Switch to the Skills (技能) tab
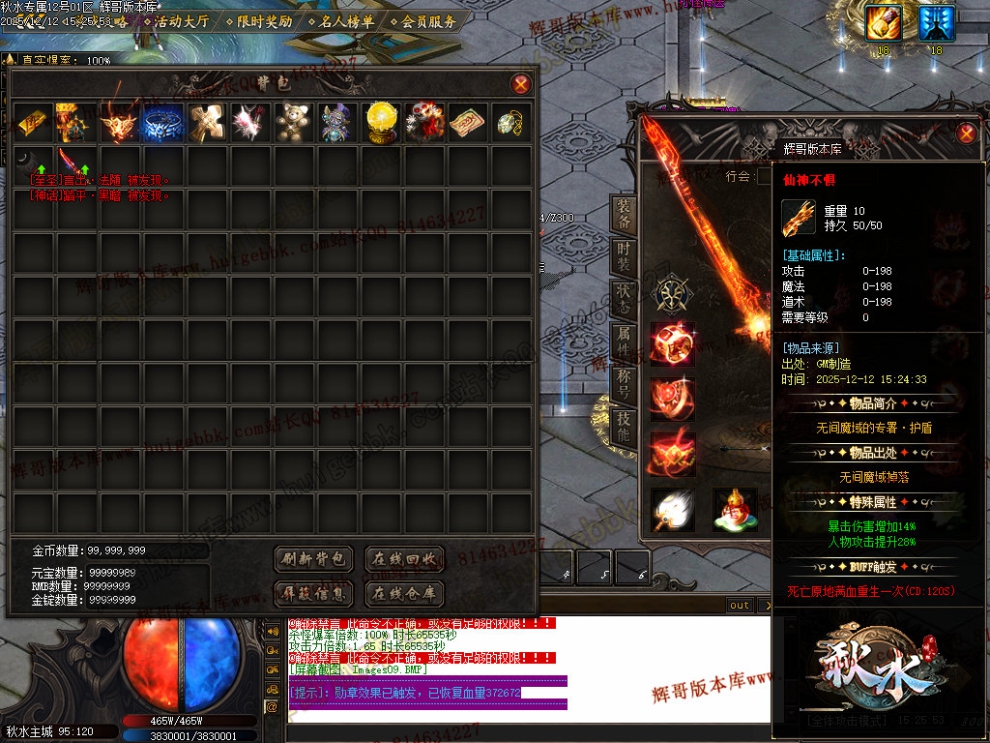Screen dimensions: 990x743 pos(624,429)
